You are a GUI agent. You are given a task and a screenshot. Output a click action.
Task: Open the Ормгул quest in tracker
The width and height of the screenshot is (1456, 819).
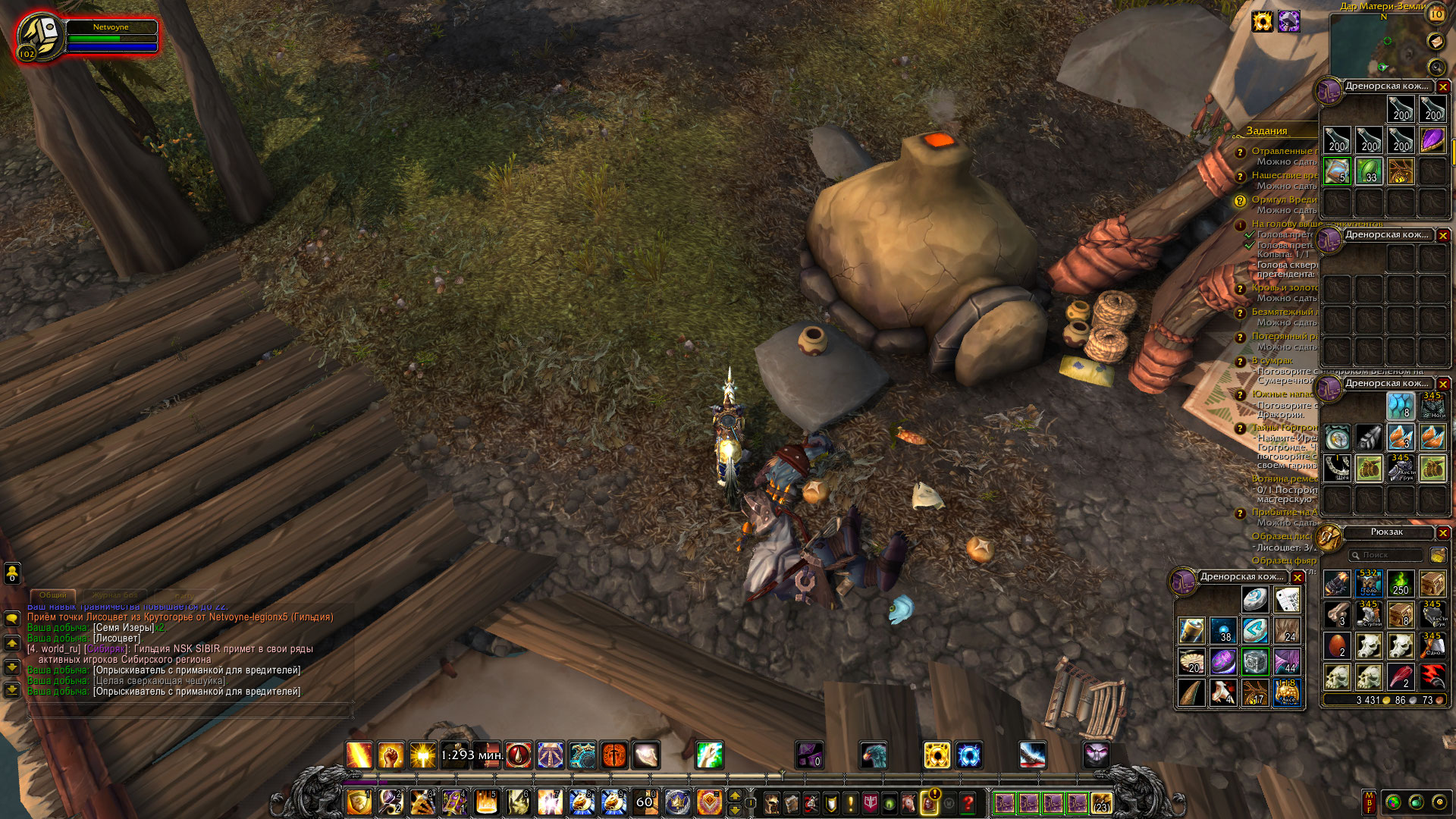[x=1283, y=200]
